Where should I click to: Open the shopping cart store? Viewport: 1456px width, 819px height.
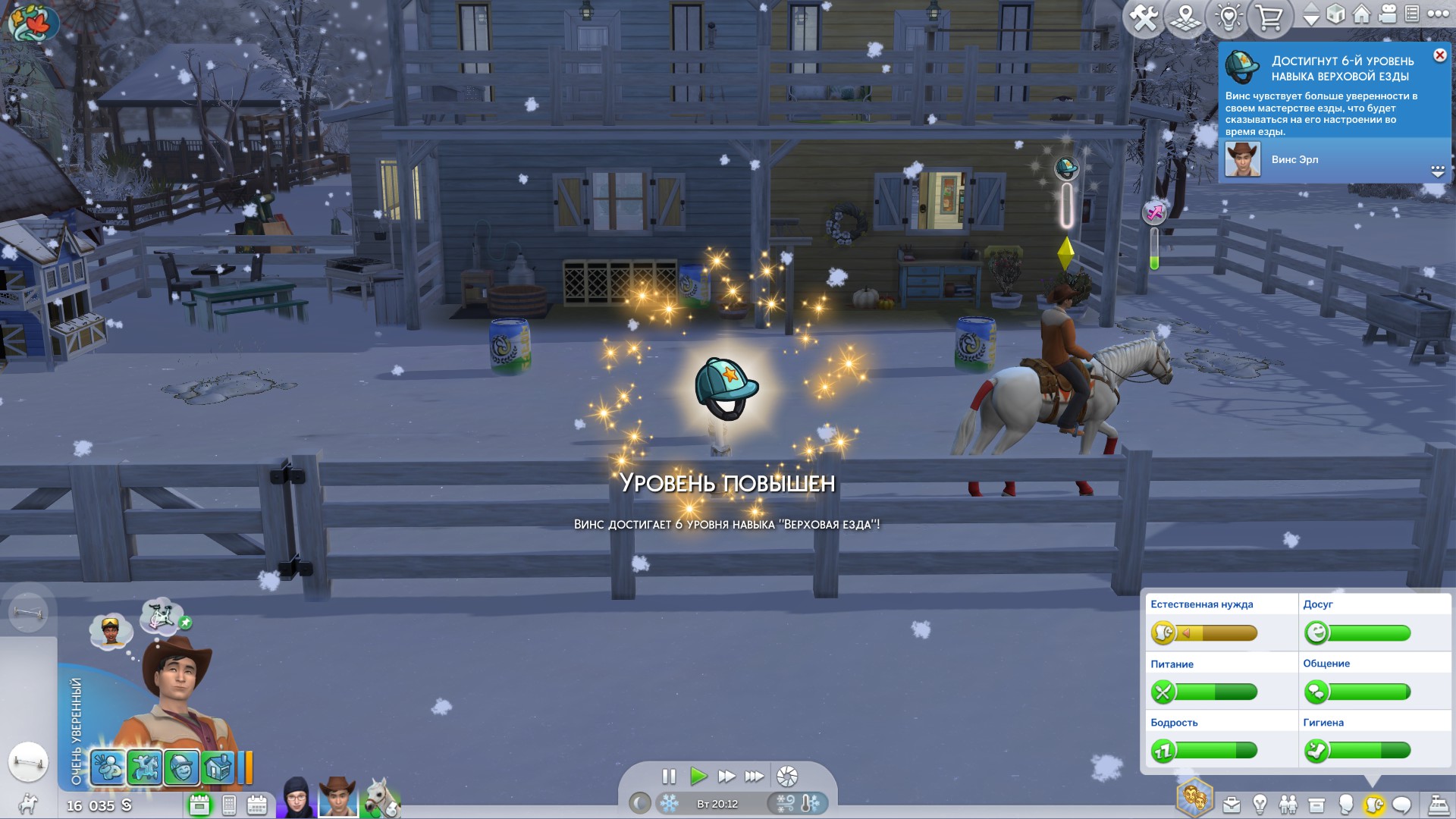pos(1269,17)
